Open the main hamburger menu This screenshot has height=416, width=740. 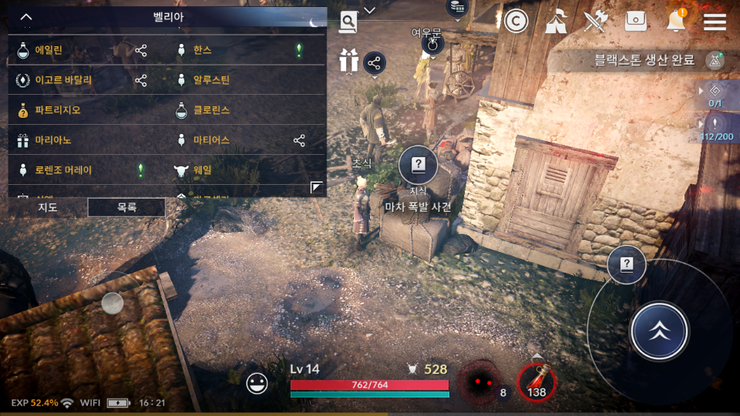click(x=714, y=21)
